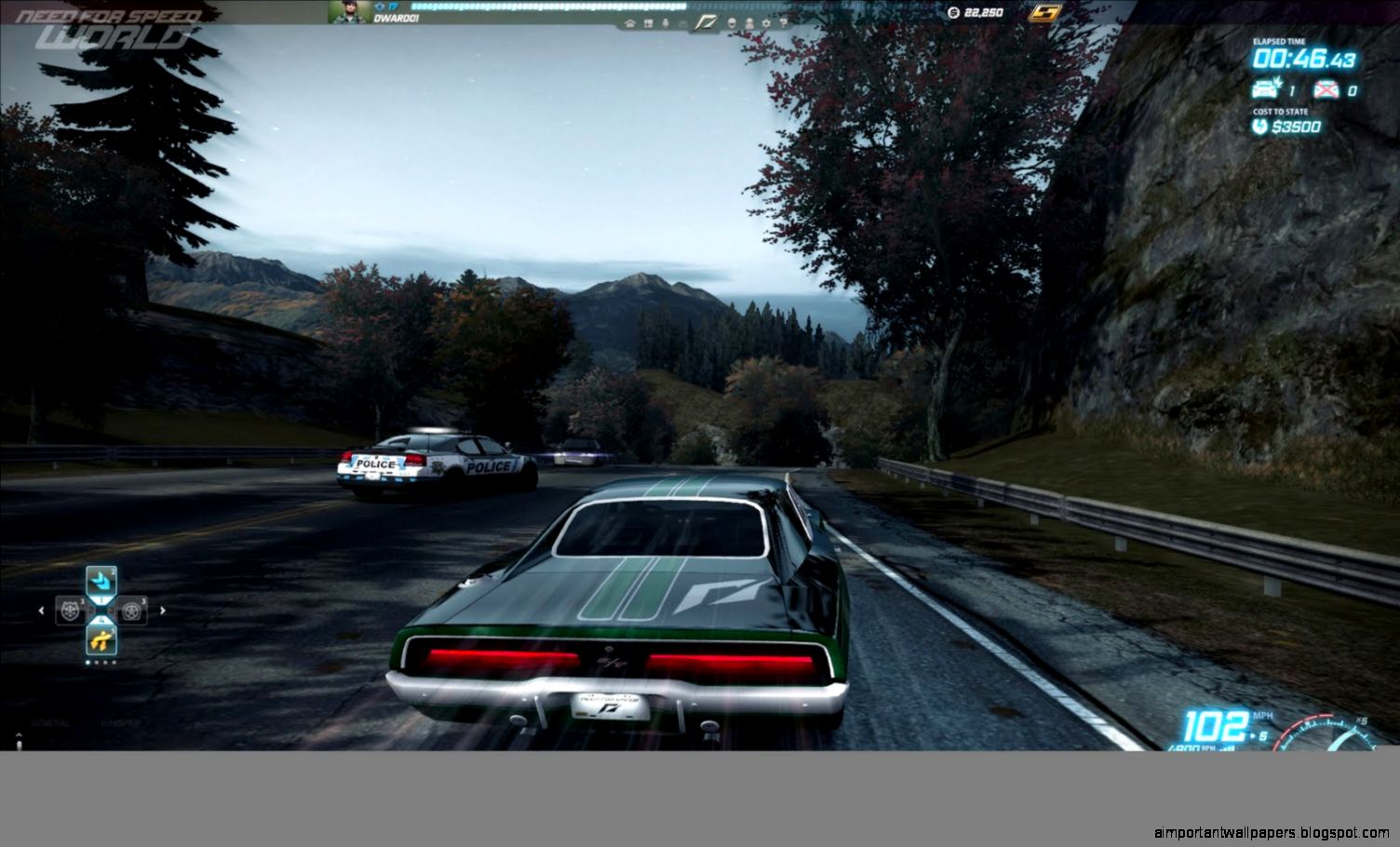Viewport: 1400px width, 847px height.
Task: Open the friends list person icon
Action: (748, 23)
